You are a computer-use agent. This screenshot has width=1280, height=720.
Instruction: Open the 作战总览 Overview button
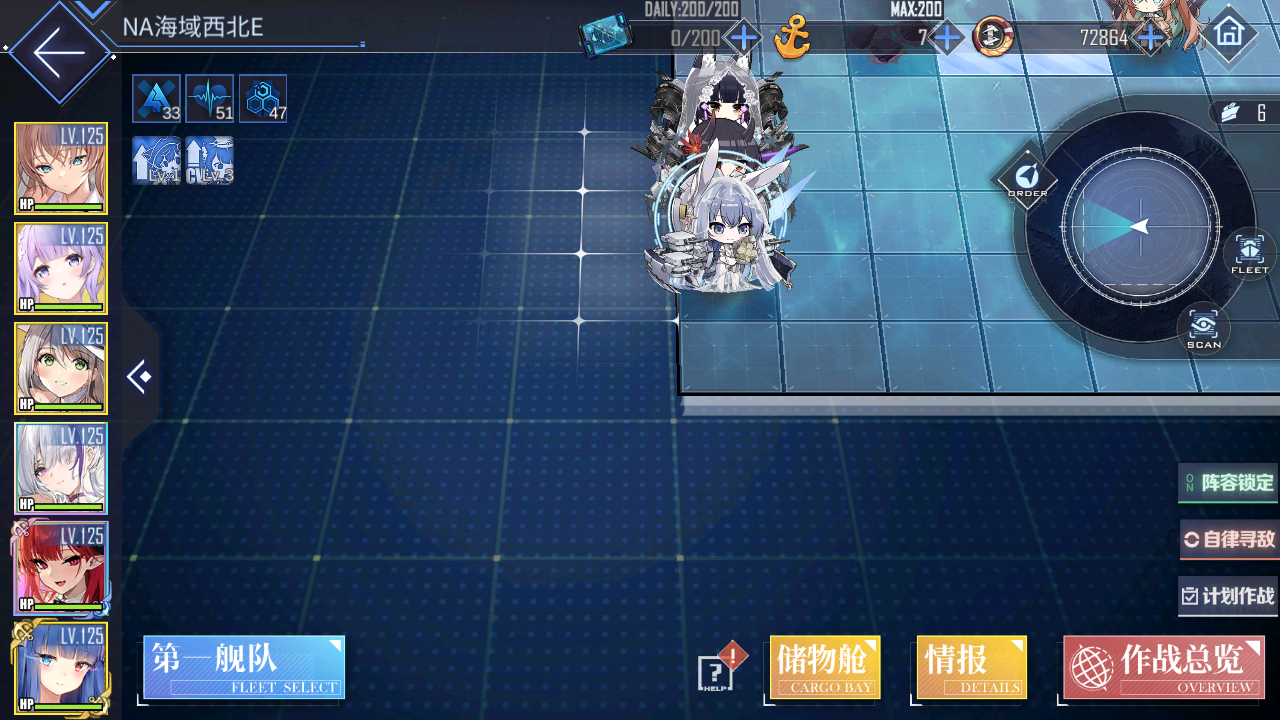click(1163, 667)
